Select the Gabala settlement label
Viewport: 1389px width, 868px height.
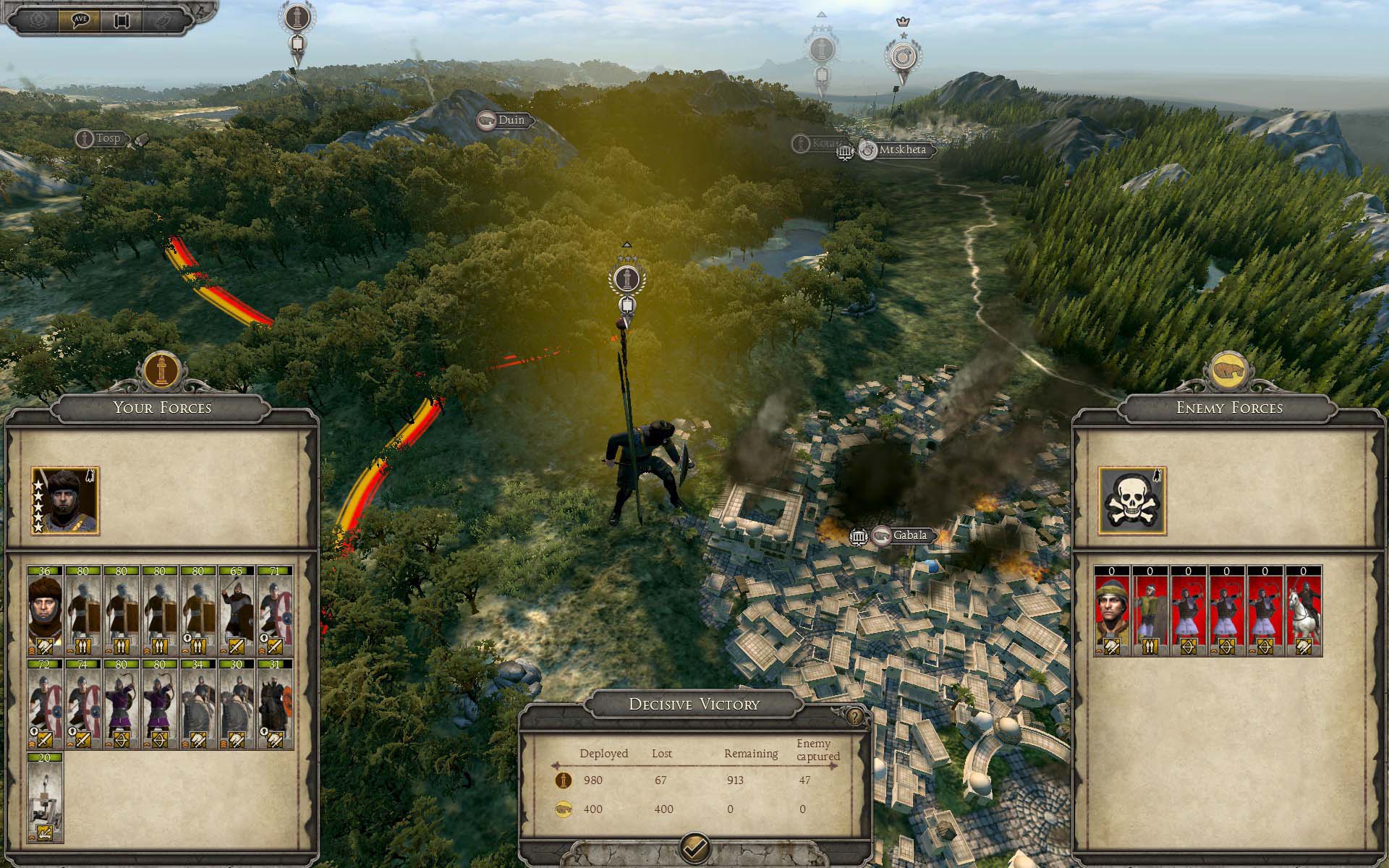tap(909, 535)
